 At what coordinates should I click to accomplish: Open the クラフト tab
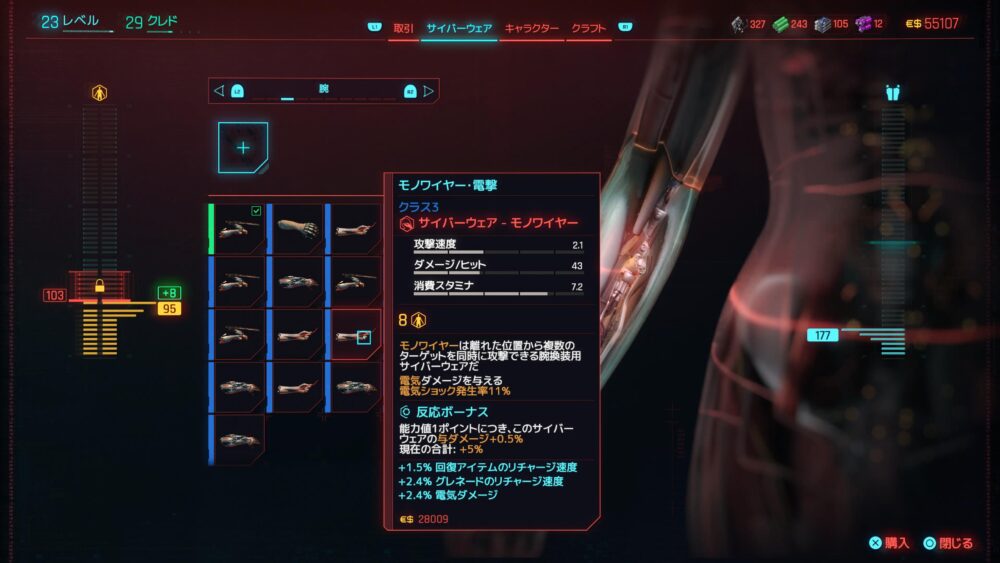(x=589, y=28)
